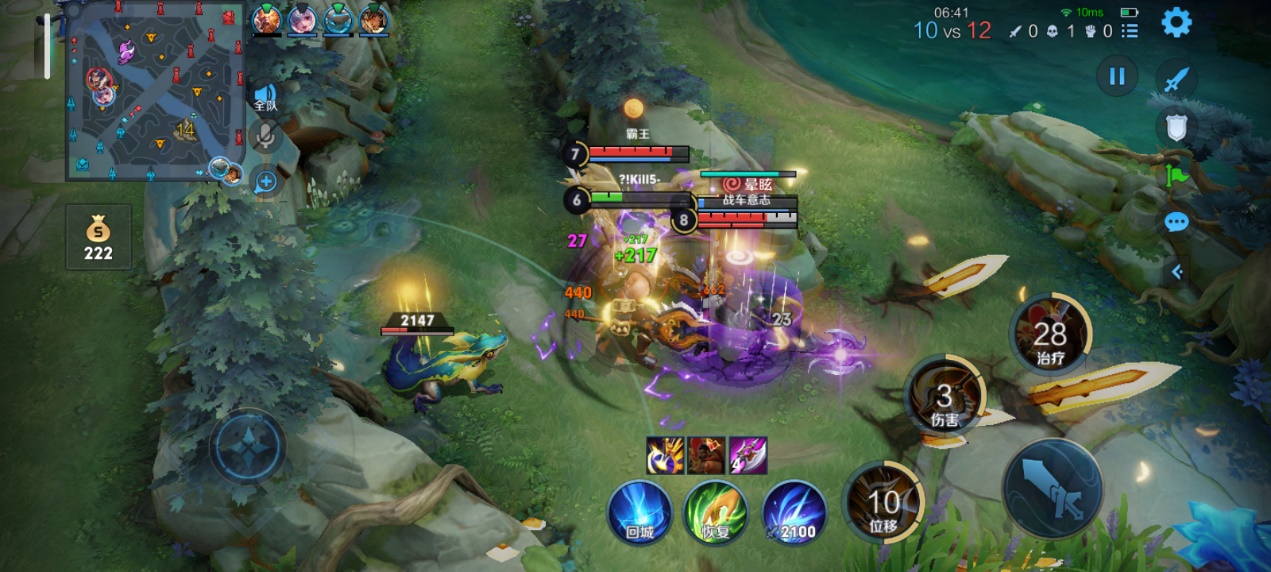Use the 恢复 restore ability

[x=715, y=511]
